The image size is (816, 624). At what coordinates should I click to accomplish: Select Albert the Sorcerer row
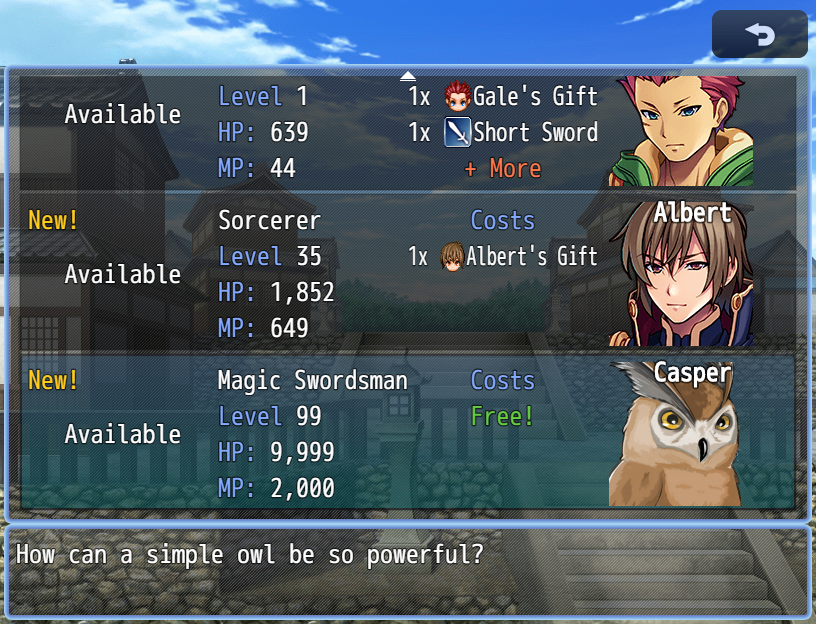click(x=408, y=273)
